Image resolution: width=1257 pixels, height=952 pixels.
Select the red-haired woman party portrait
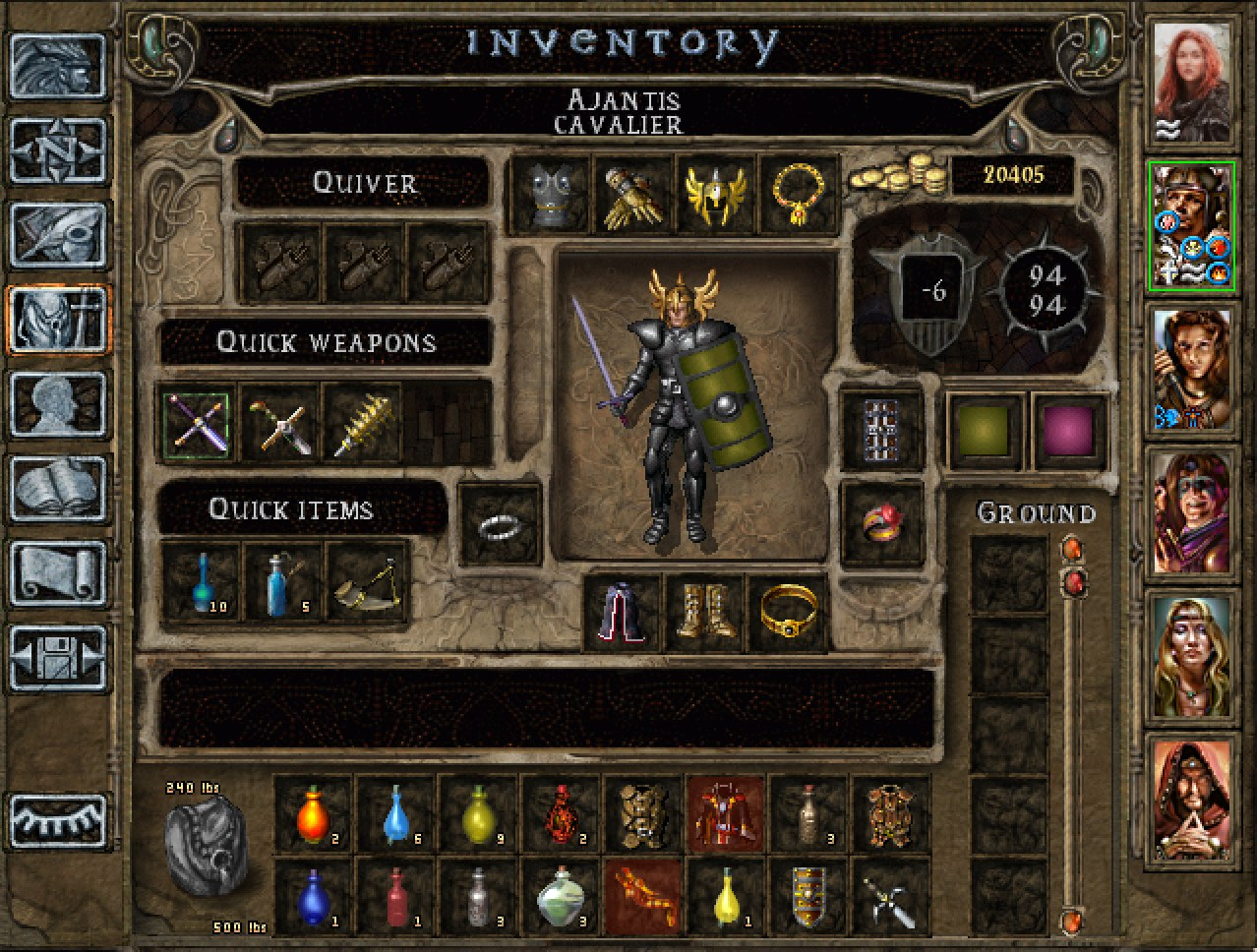pyautogui.click(x=1191, y=83)
